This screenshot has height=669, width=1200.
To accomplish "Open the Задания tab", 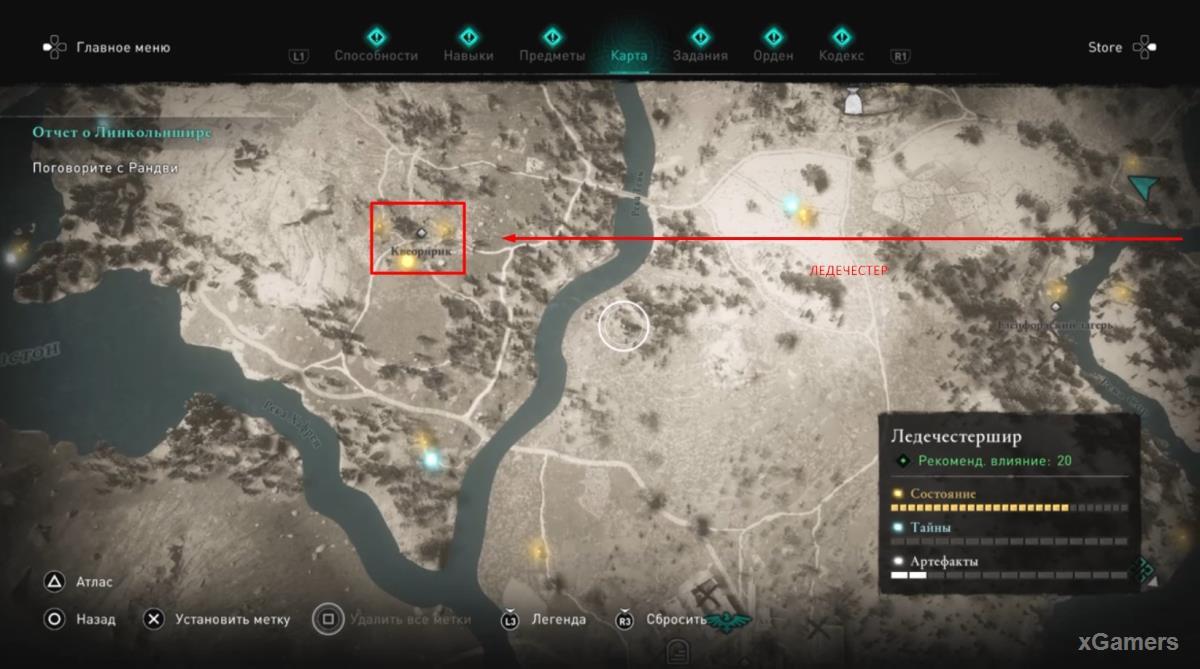I will pyautogui.click(x=700, y=55).
